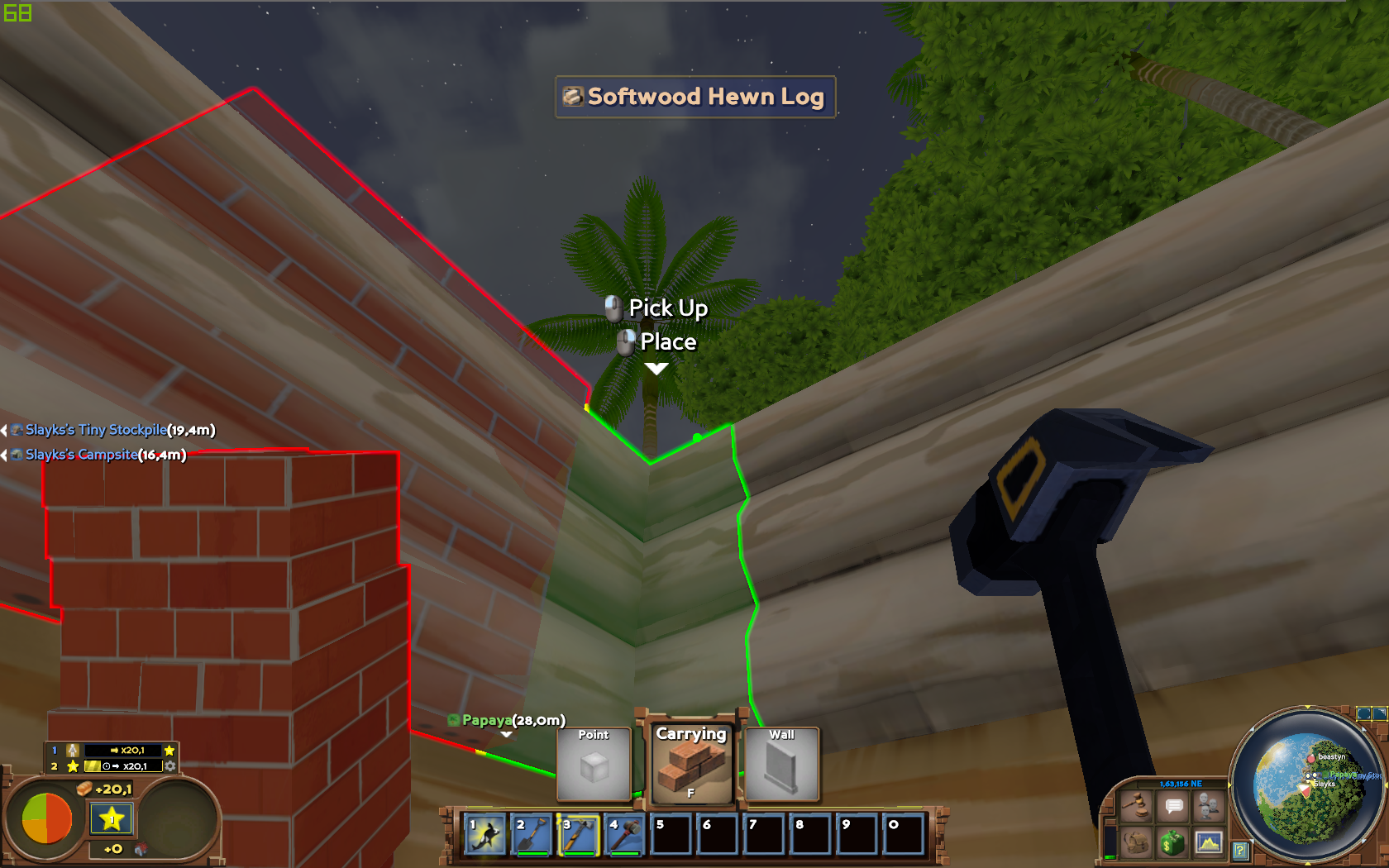1389x868 pixels.
Task: Click empty hotbar slot 5
Action: click(670, 836)
